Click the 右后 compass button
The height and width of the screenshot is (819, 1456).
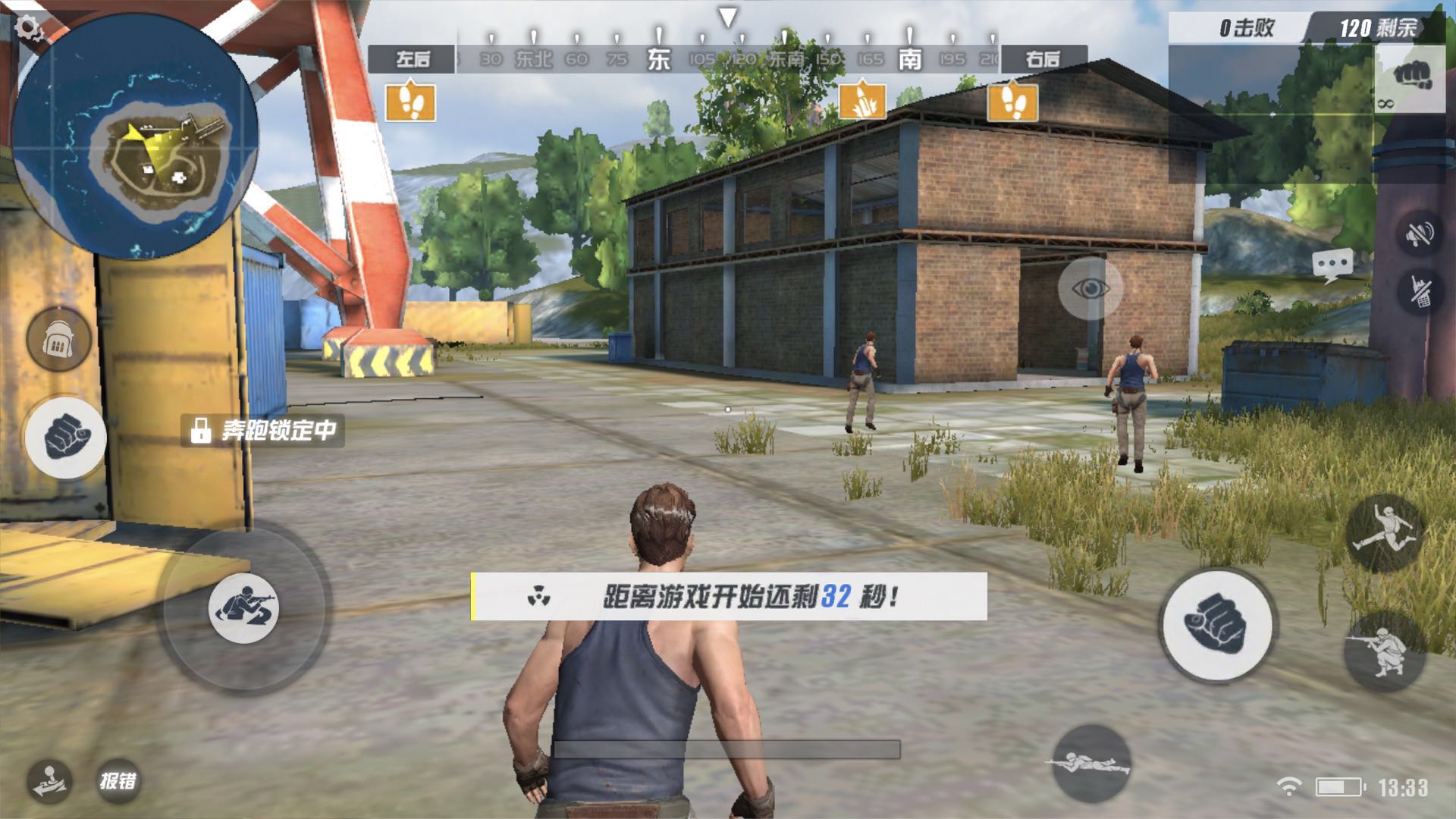pos(1043,59)
